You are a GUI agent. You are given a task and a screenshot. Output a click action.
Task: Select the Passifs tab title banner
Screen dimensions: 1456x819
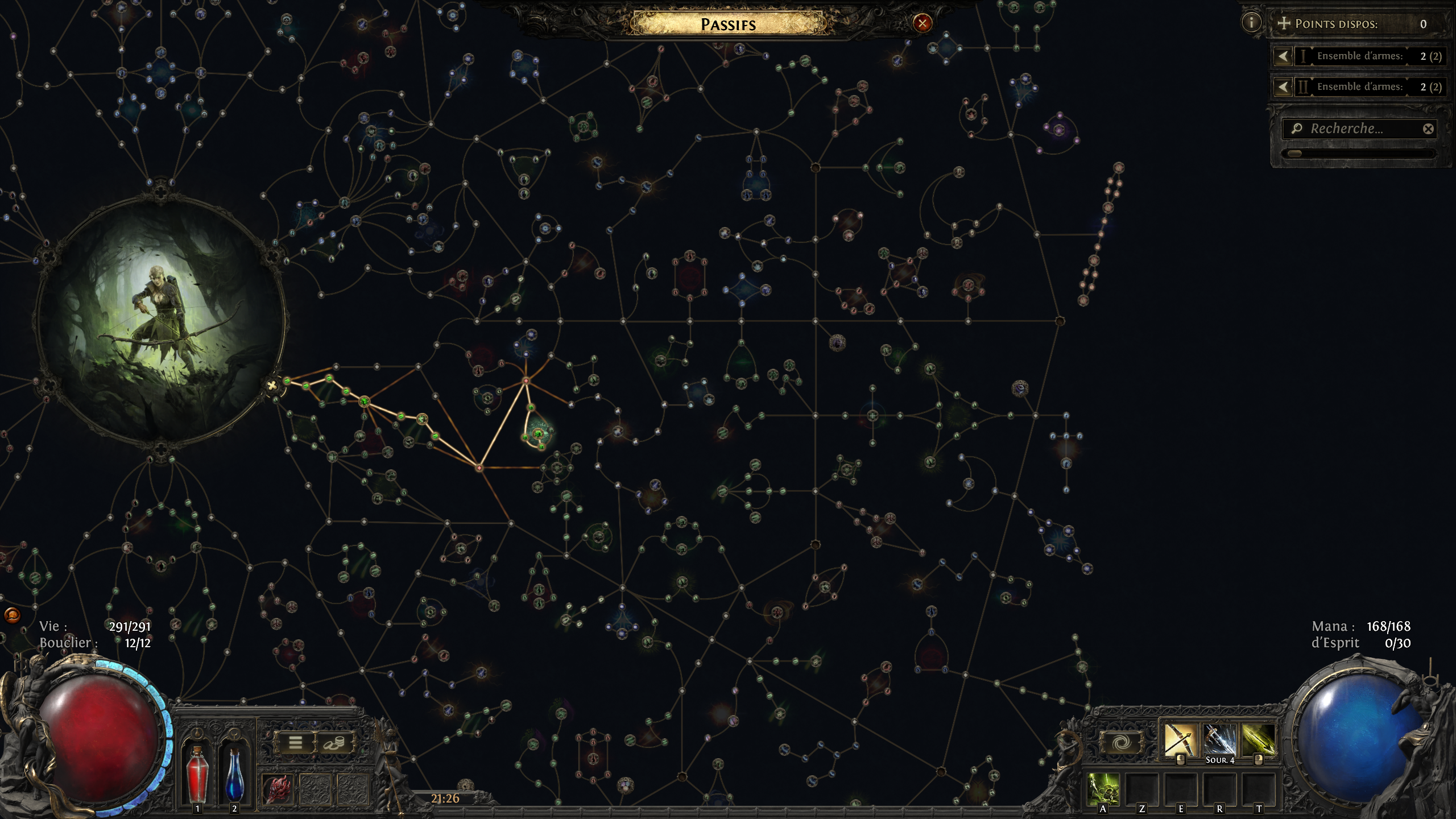click(x=728, y=24)
